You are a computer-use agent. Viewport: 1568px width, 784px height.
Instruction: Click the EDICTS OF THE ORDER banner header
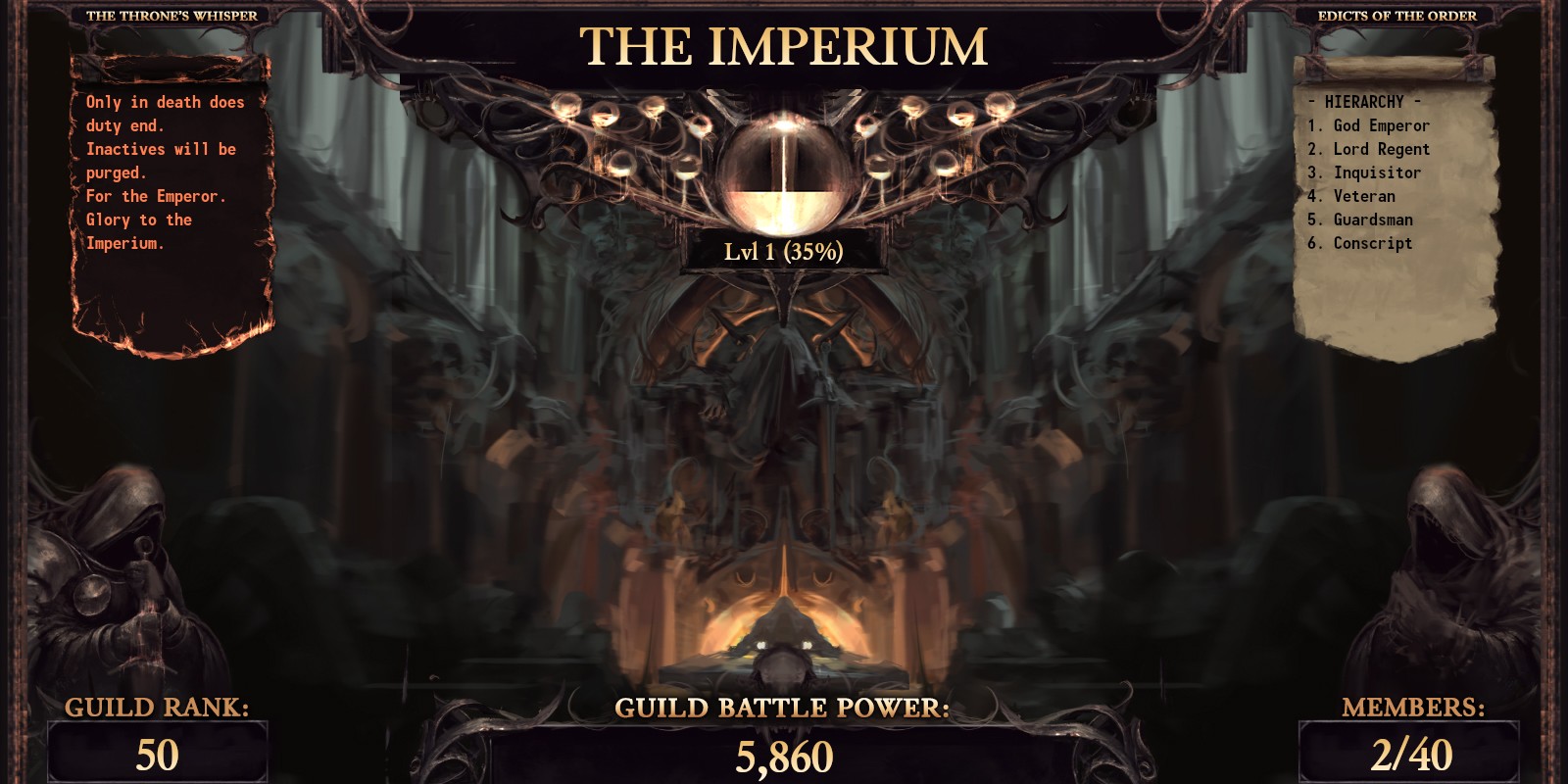[x=1396, y=15]
